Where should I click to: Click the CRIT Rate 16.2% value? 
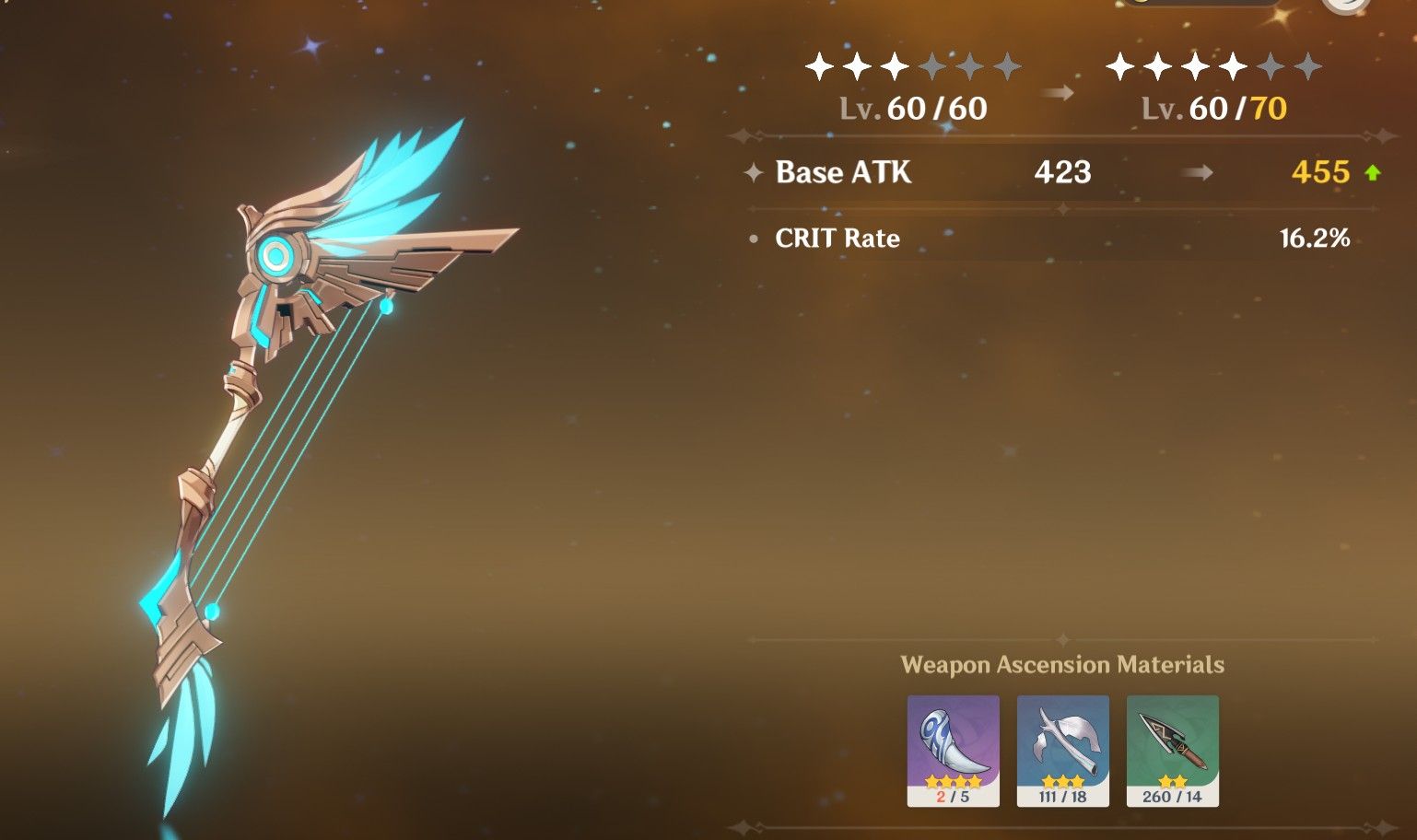1316,238
